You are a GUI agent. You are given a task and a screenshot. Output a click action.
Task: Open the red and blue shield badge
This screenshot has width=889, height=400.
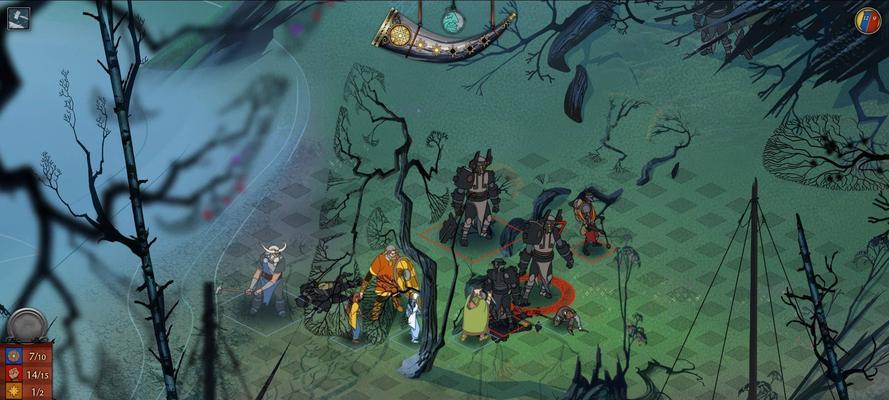click(867, 20)
